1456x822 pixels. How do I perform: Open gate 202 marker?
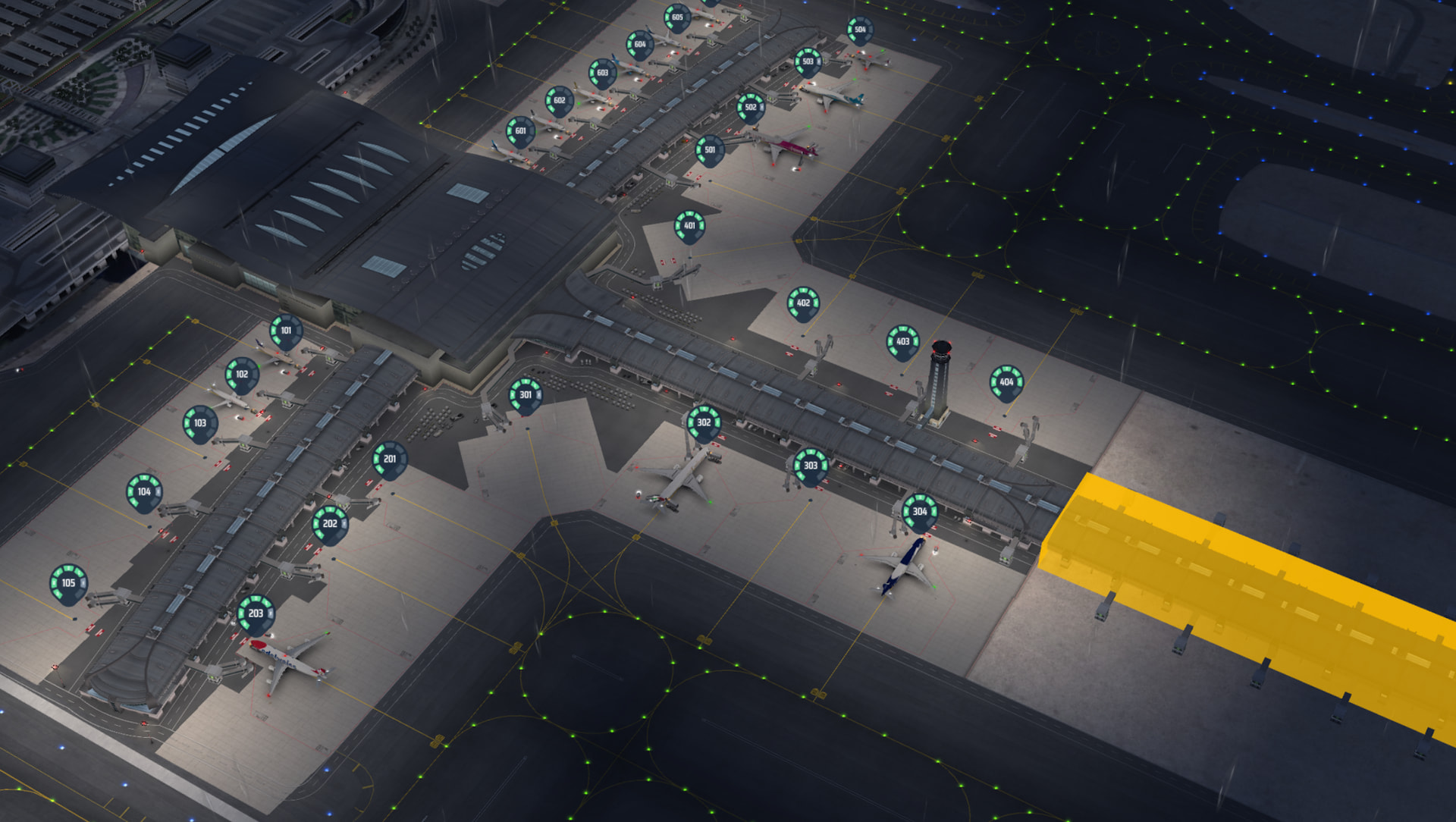pos(330,523)
